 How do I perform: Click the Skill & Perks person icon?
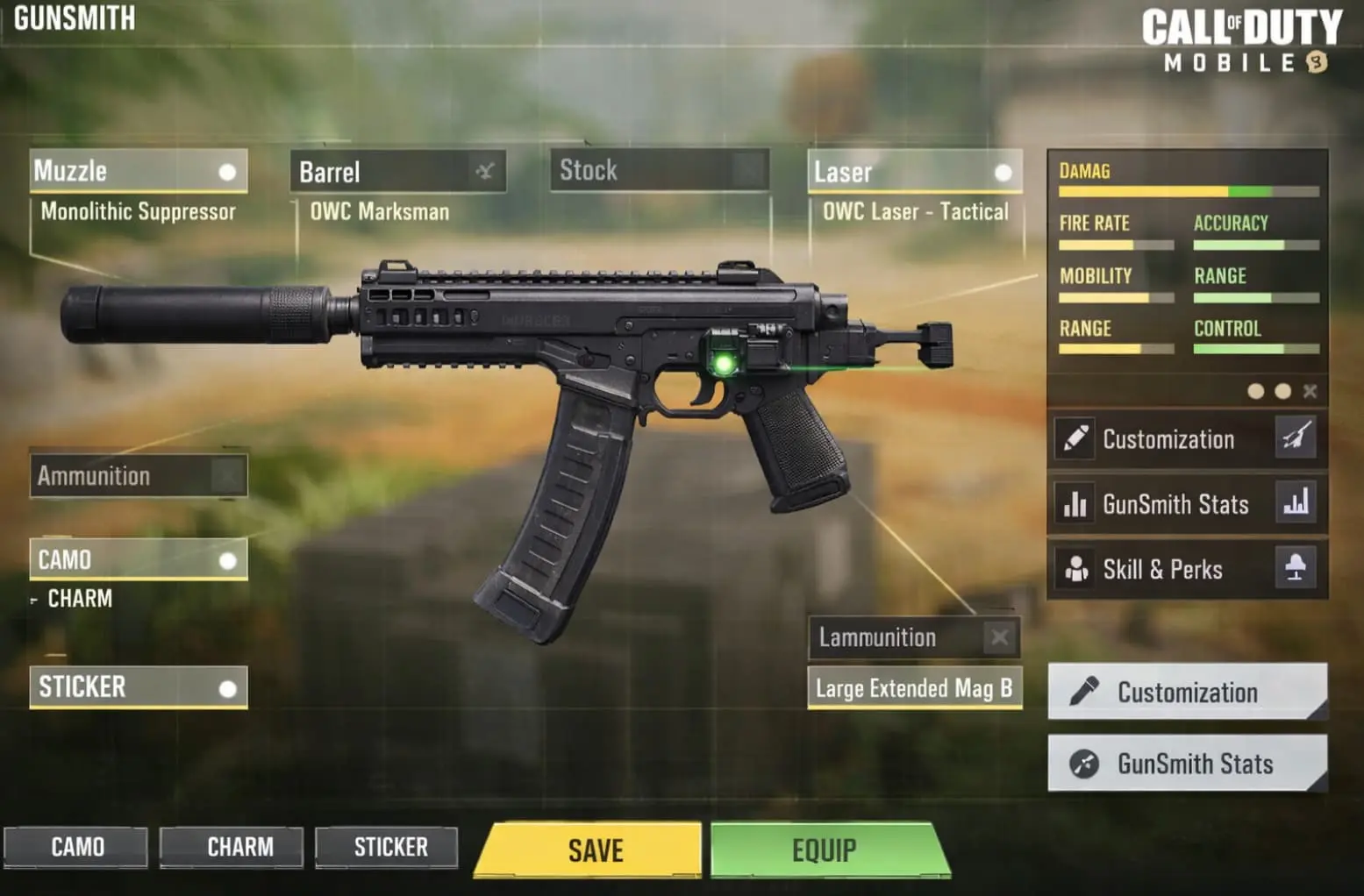1076,569
